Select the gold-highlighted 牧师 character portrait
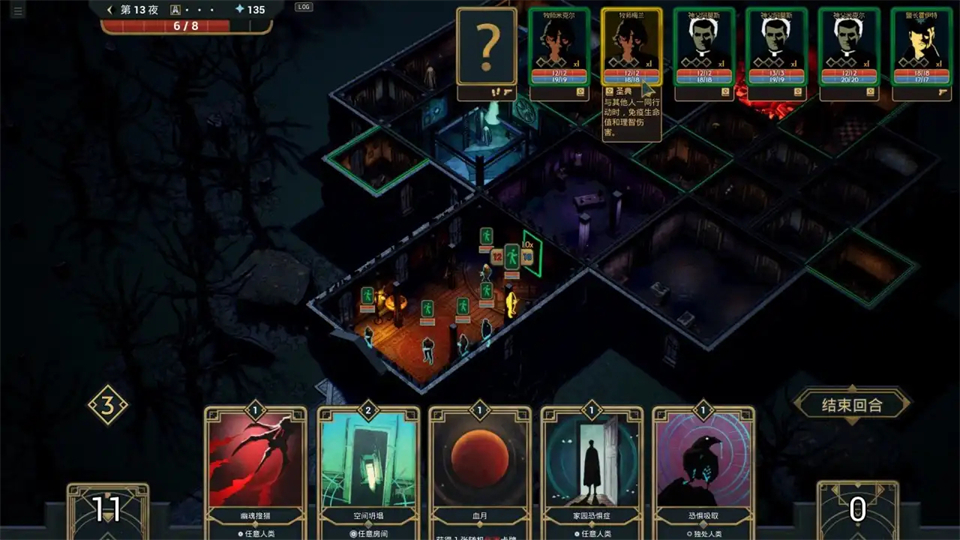This screenshot has height=540, width=960. point(631,47)
